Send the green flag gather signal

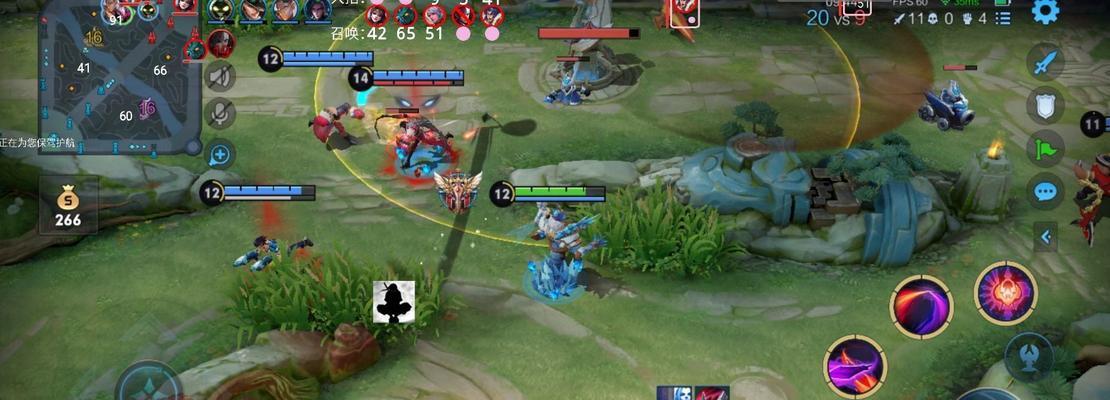coord(1045,148)
